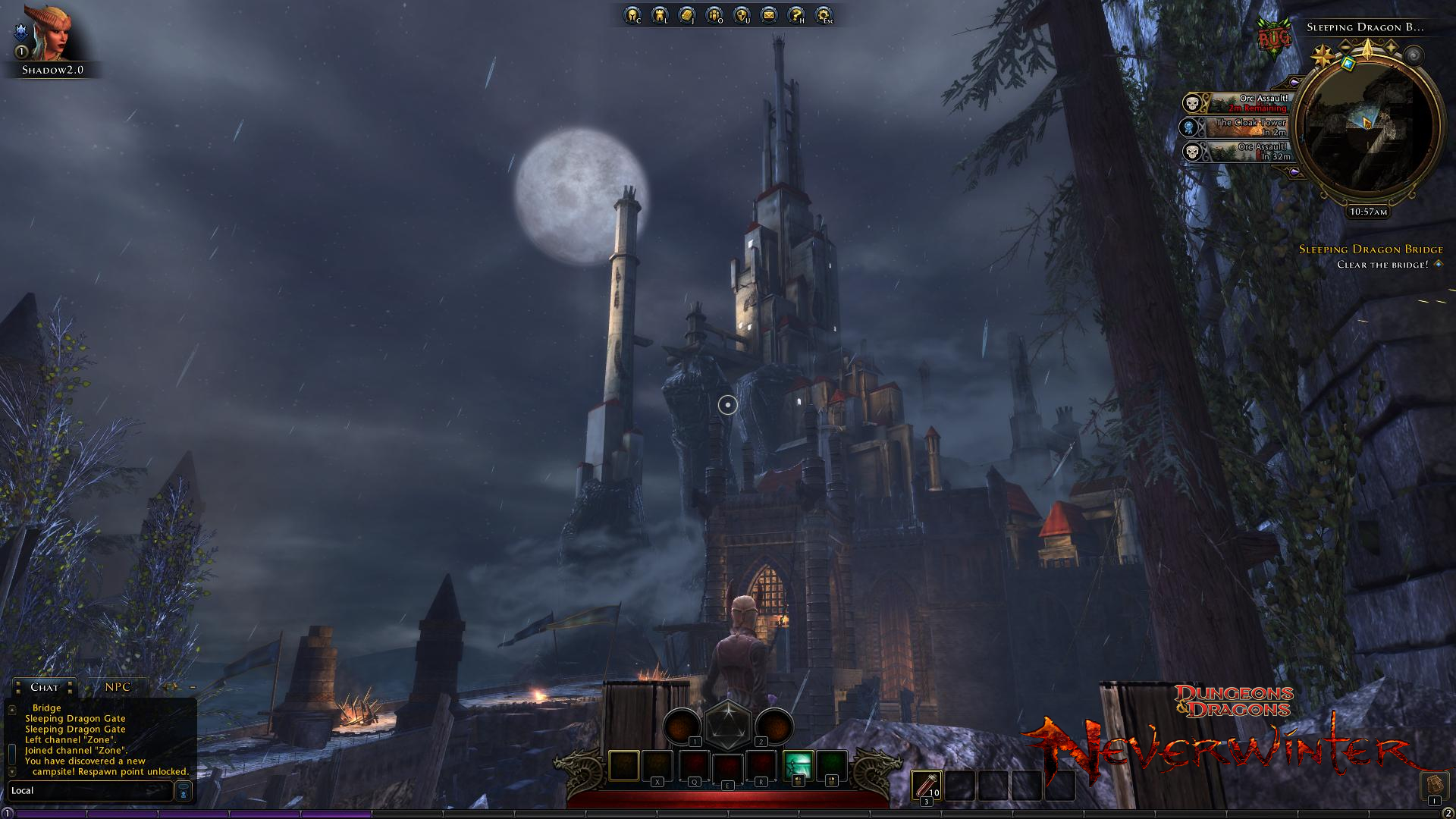
Task: Open the Sleeping Dragon Bridge quest tracker
Action: 1370,249
